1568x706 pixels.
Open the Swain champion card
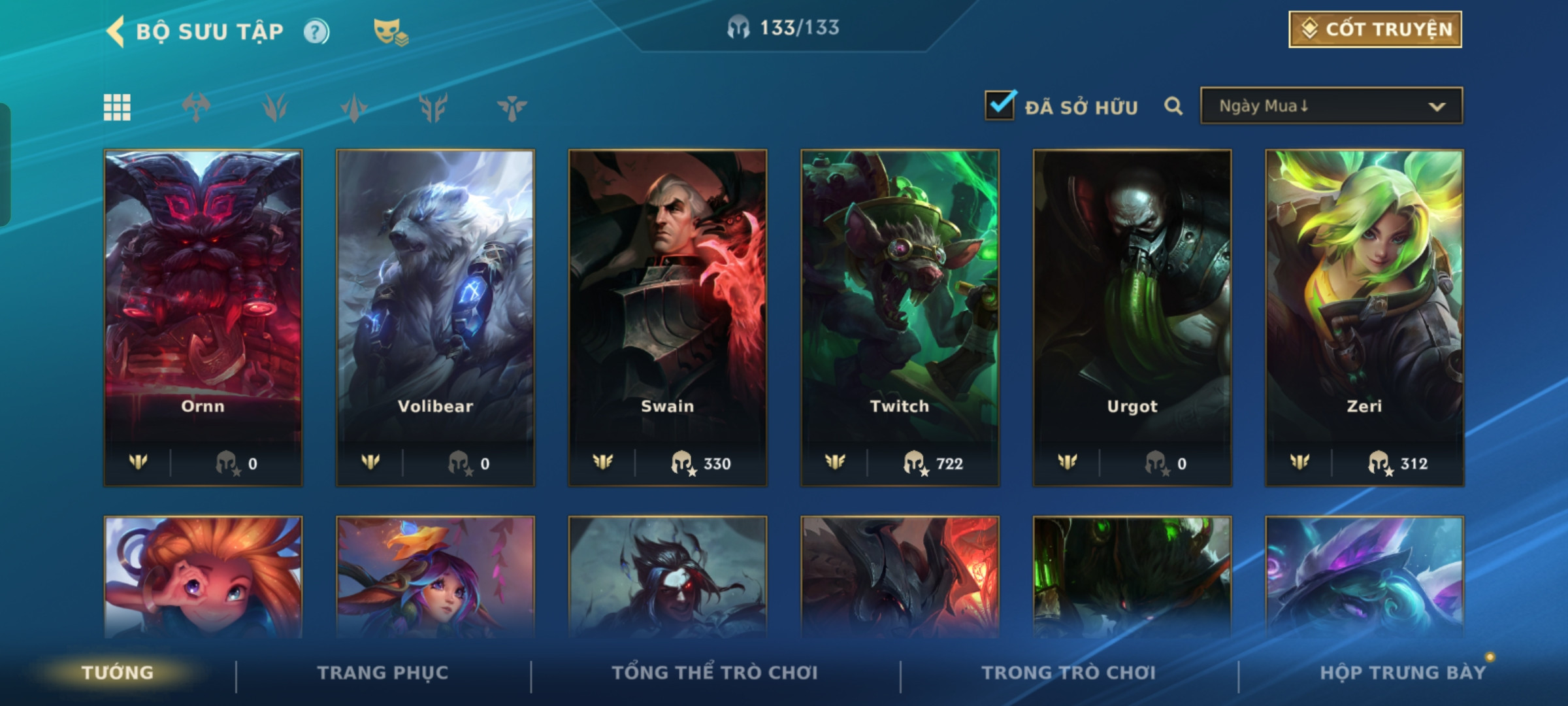point(668,317)
